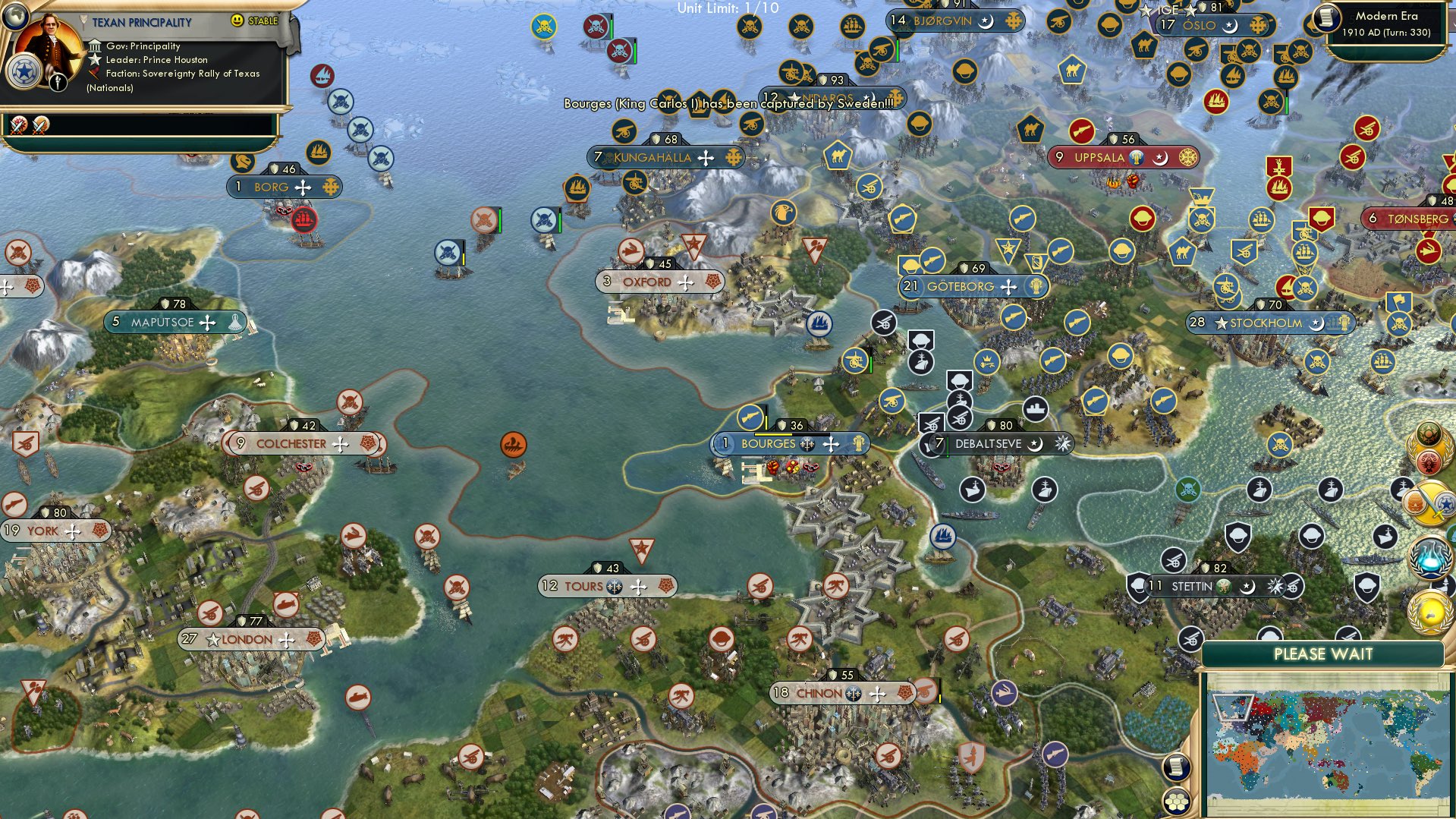The image size is (1456, 819).
Task: Click the London city banner
Action: [x=247, y=639]
